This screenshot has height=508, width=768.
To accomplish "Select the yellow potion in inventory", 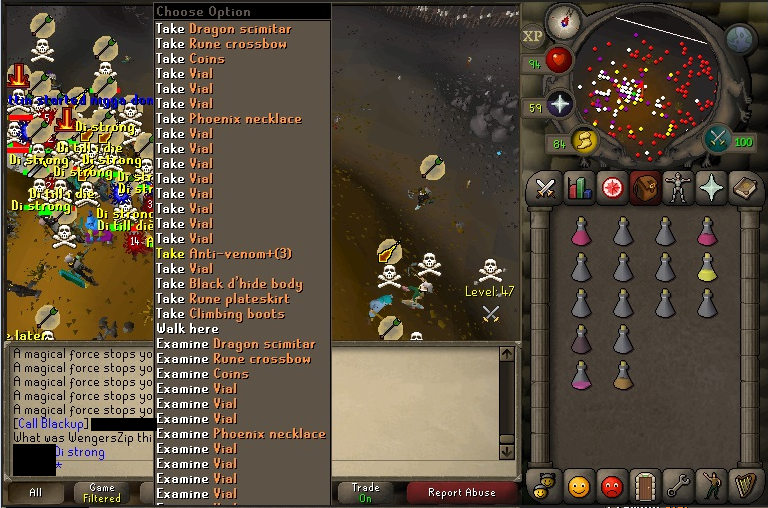I will 707,267.
